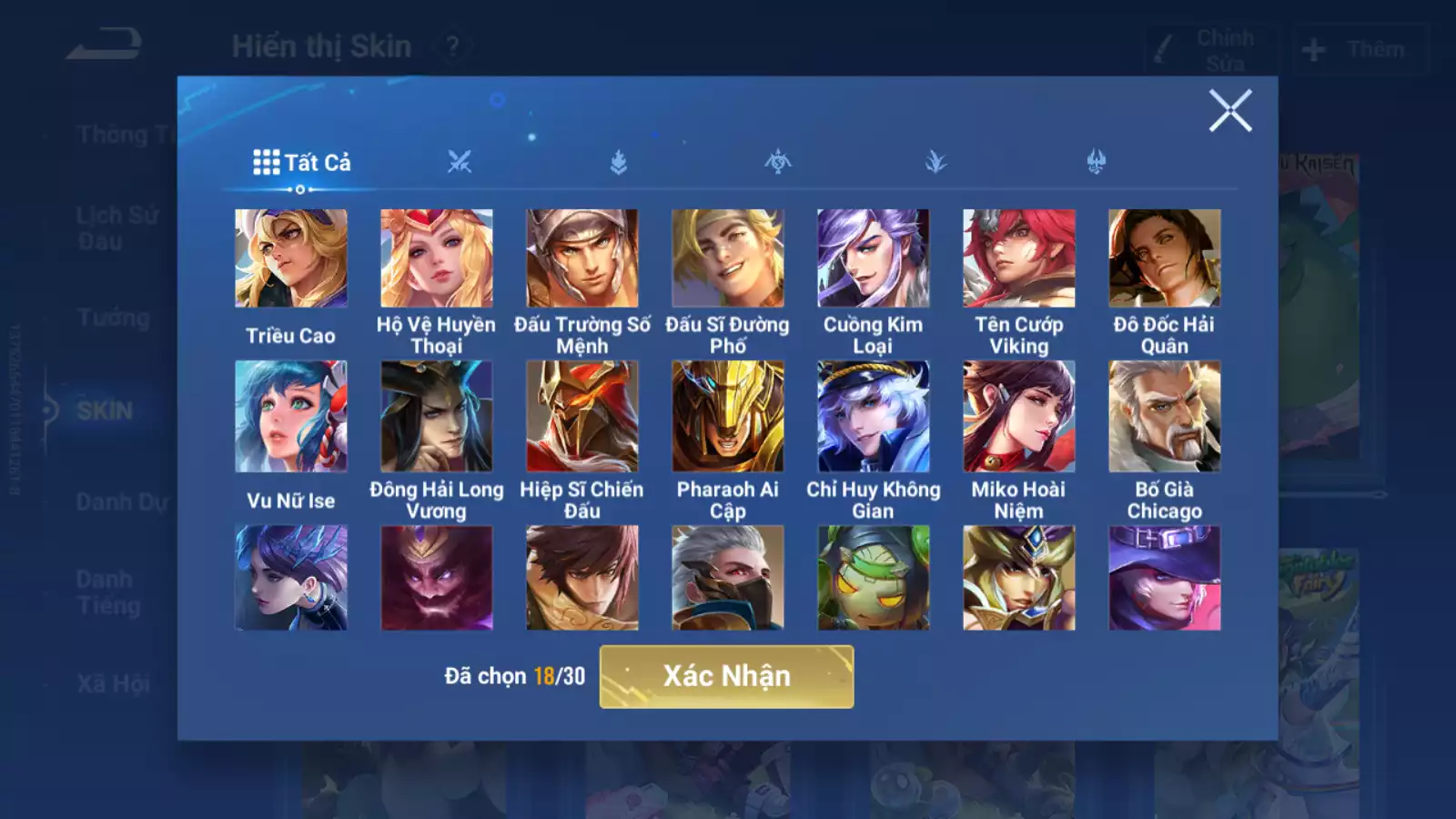Choose the Hộ Vệ Huyền Thoại skin
The width and height of the screenshot is (1456, 819).
437,258
